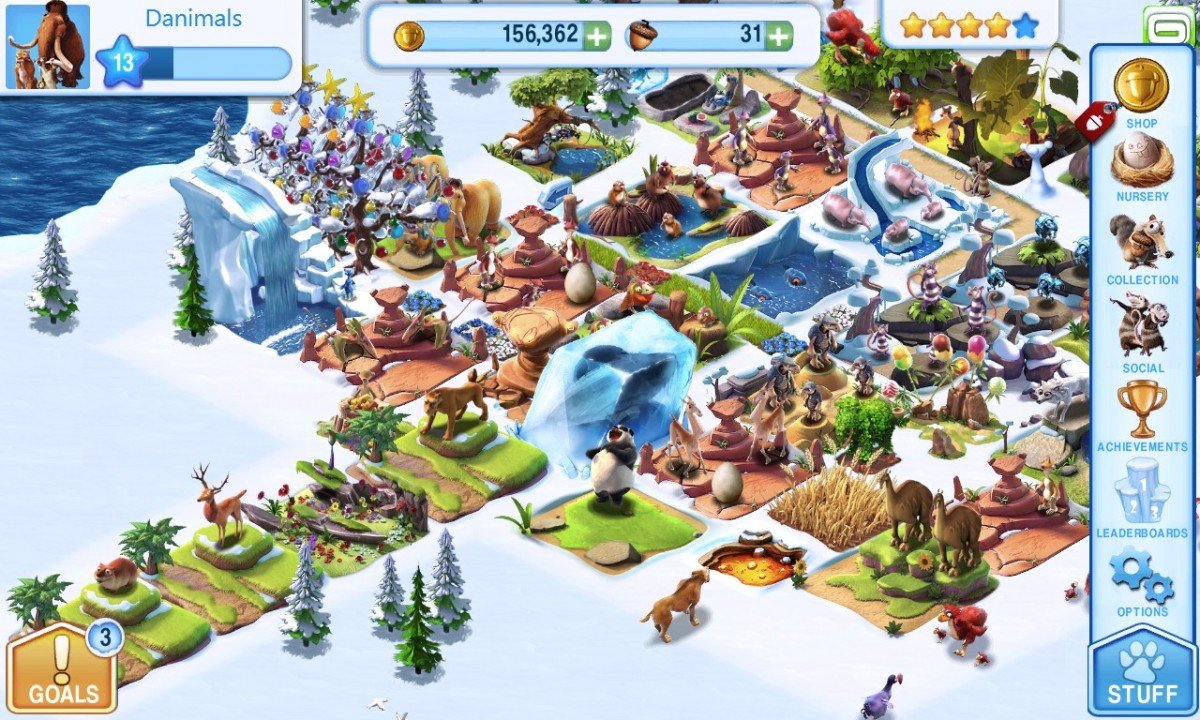Add more coins with the plus button

[596, 36]
